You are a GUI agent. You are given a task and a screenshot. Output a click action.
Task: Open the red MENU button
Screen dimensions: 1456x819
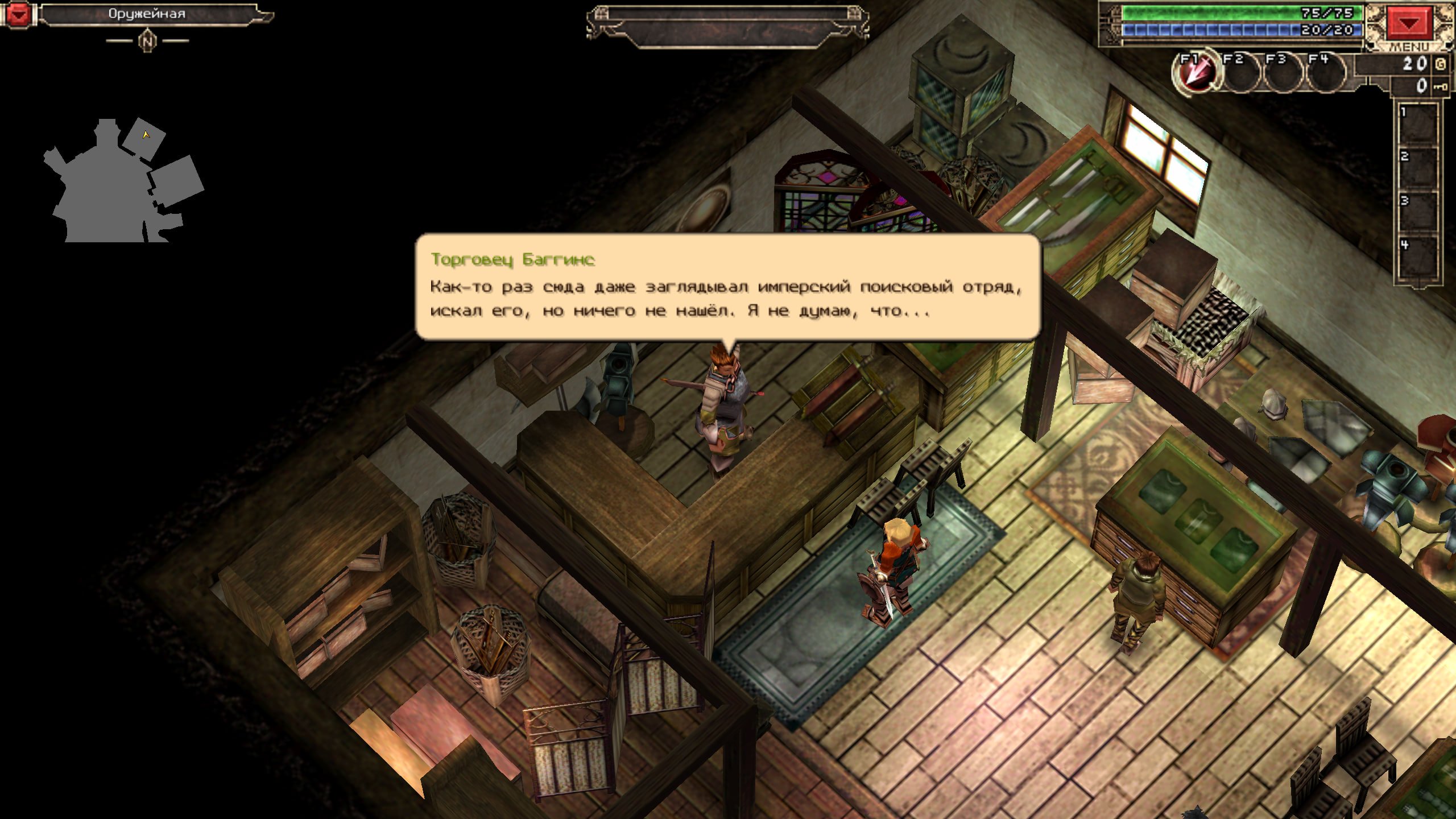tap(1409, 23)
